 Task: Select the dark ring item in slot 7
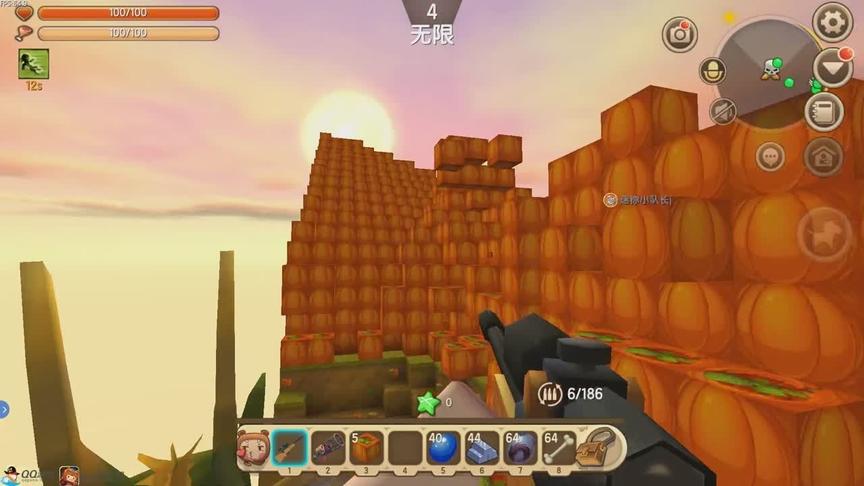[520, 447]
